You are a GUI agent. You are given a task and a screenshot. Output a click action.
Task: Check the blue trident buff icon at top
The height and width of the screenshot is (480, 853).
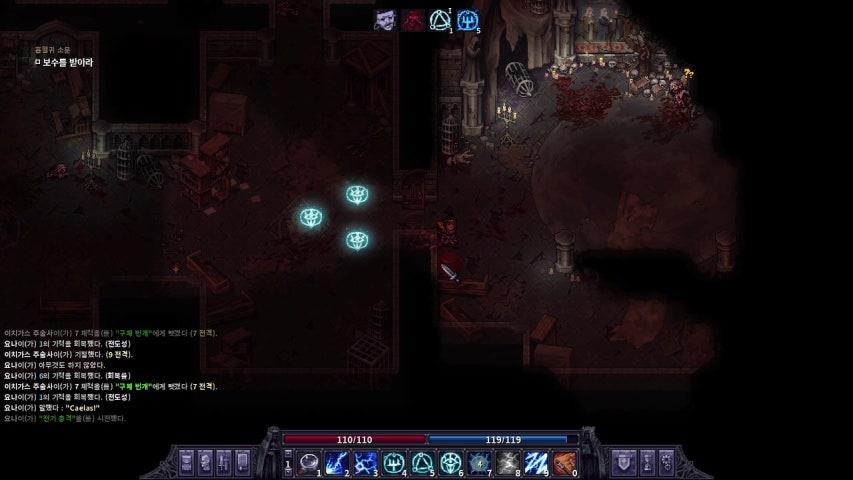click(468, 20)
